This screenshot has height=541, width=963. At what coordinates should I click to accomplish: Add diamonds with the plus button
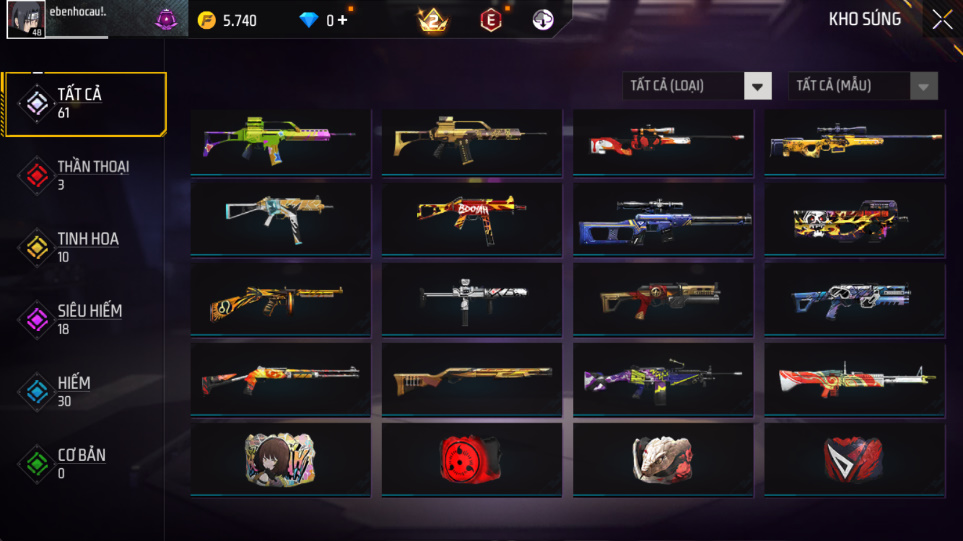(343, 20)
